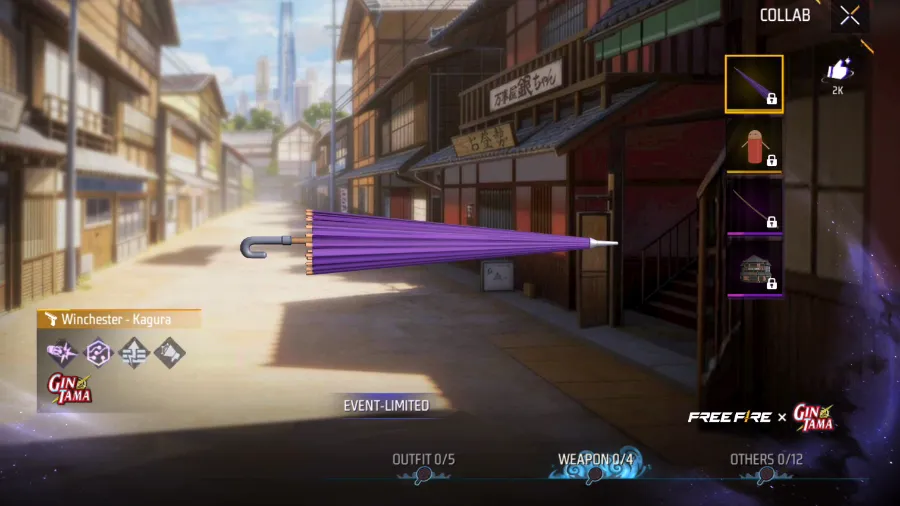Close the collab showcase screen
900x506 pixels.
(x=849, y=16)
